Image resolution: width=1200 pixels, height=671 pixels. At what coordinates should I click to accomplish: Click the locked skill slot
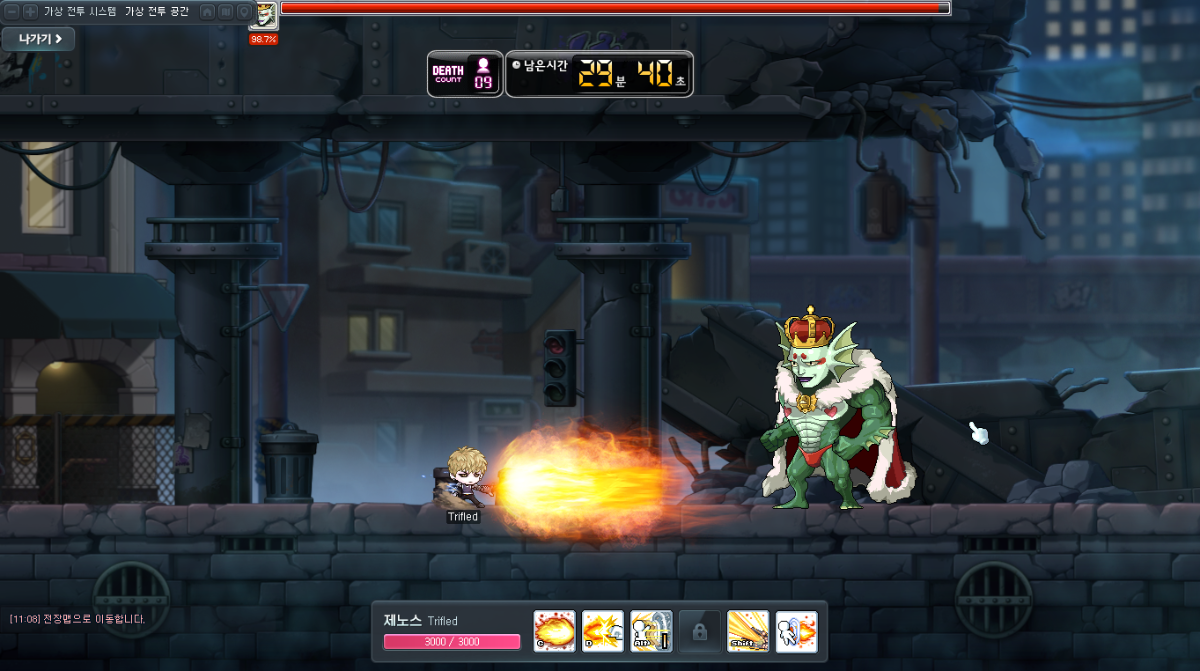700,631
